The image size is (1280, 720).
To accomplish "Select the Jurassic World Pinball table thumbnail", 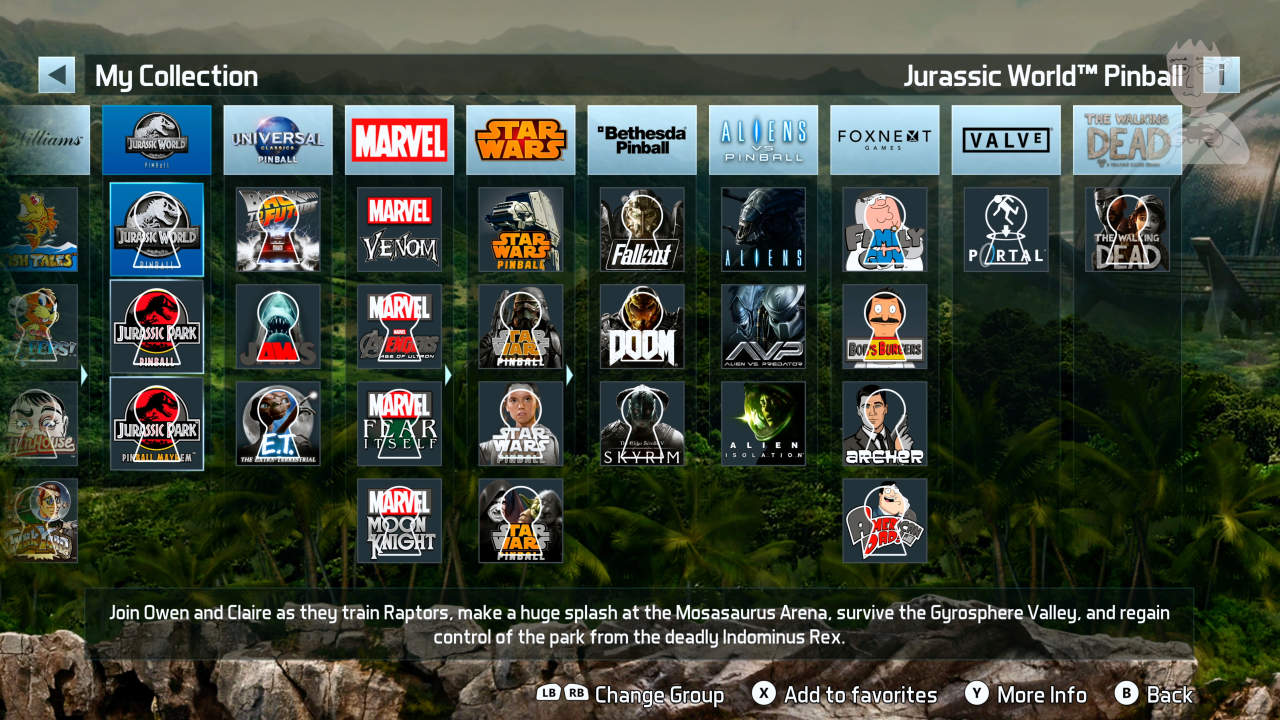I will pyautogui.click(x=157, y=230).
